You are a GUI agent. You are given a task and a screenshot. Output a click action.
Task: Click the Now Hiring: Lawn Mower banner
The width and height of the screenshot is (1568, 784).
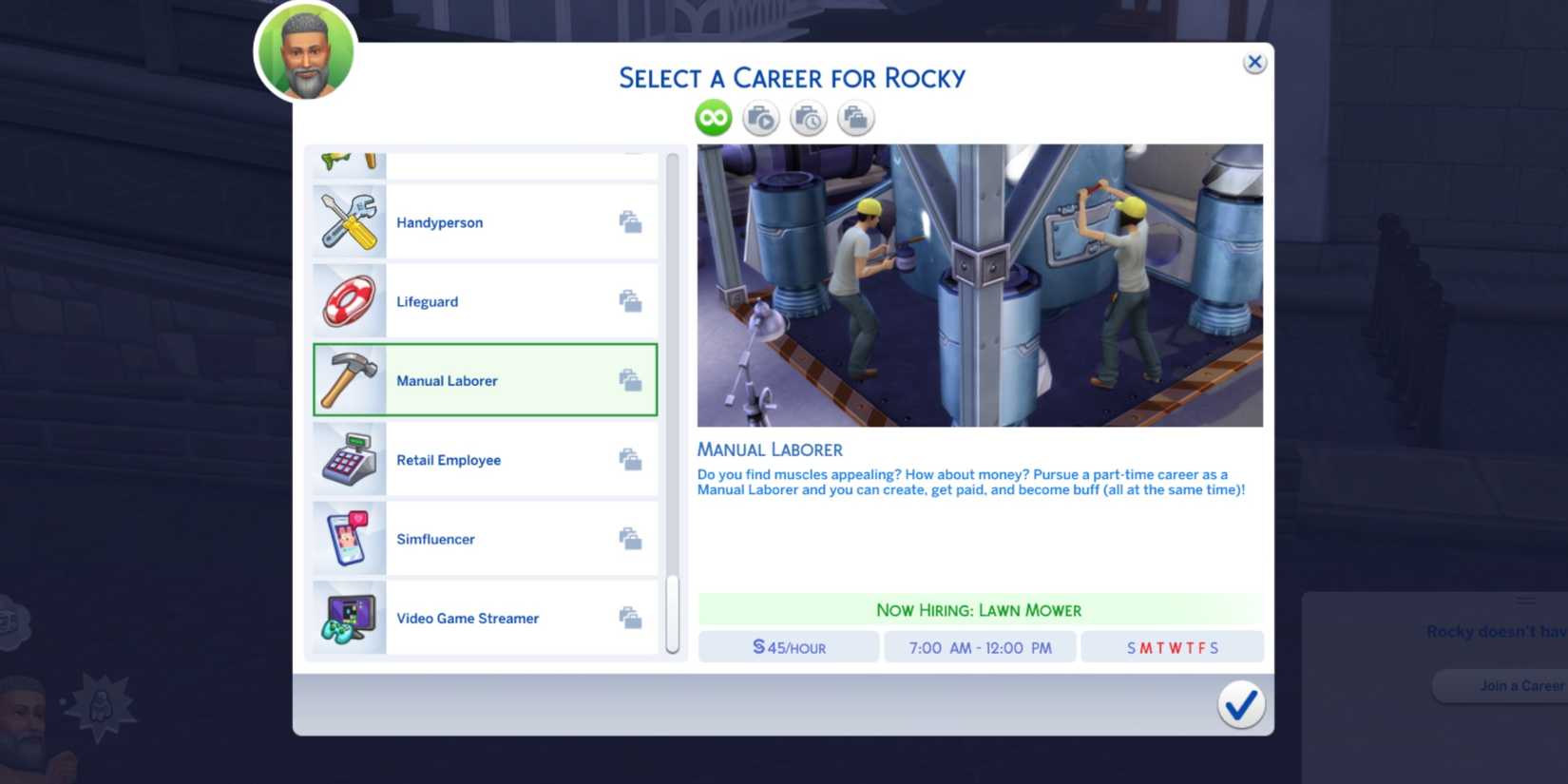point(980,609)
